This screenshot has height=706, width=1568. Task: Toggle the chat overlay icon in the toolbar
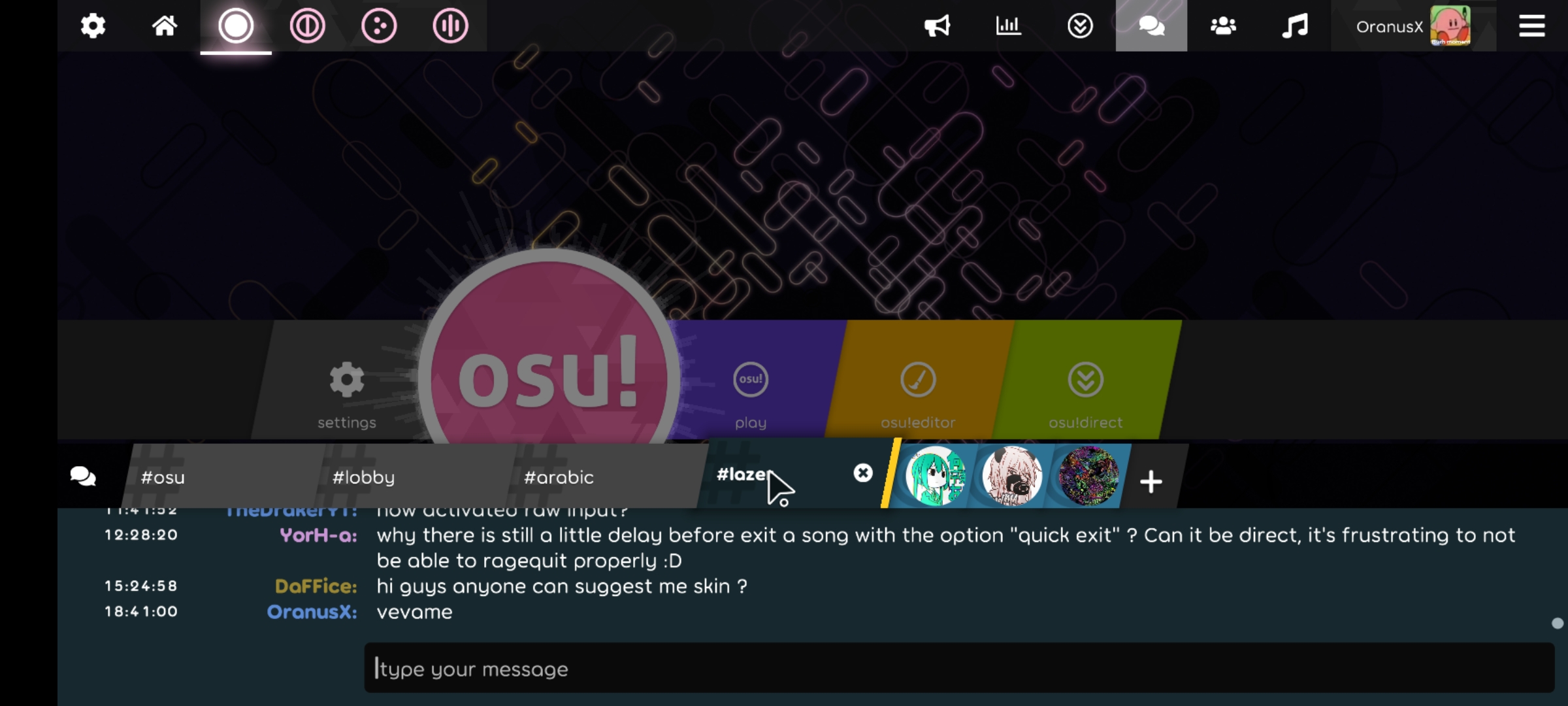pyautogui.click(x=1151, y=25)
